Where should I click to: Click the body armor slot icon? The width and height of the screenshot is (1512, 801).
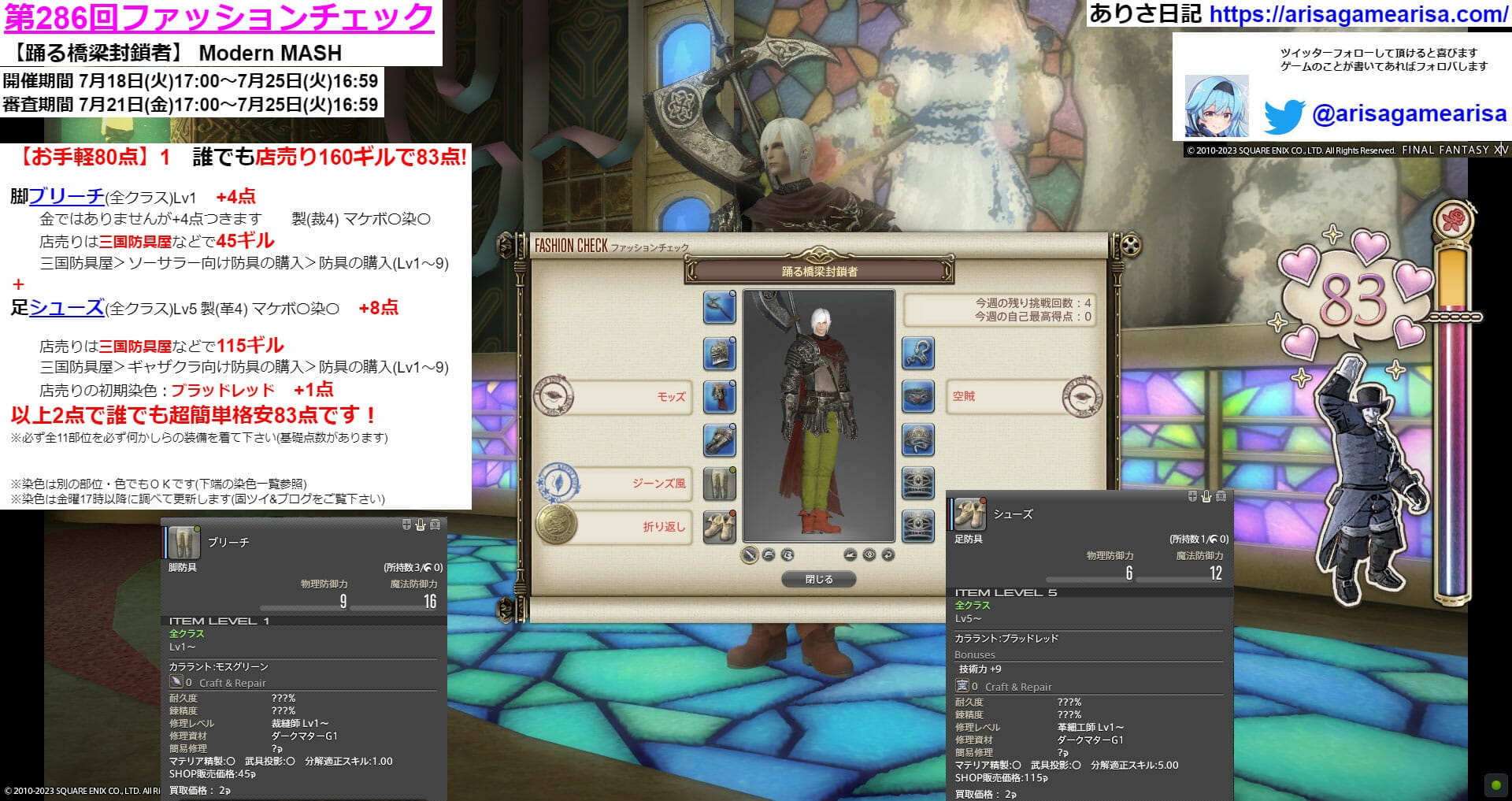[719, 396]
